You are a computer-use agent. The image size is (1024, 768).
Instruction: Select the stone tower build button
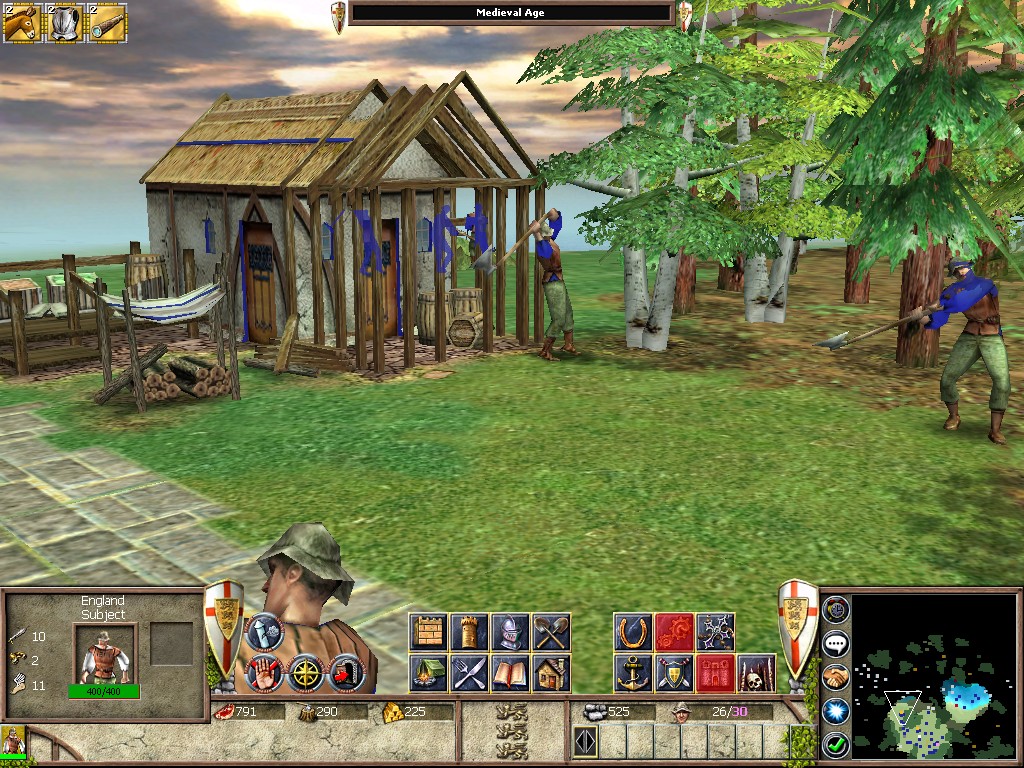point(469,632)
